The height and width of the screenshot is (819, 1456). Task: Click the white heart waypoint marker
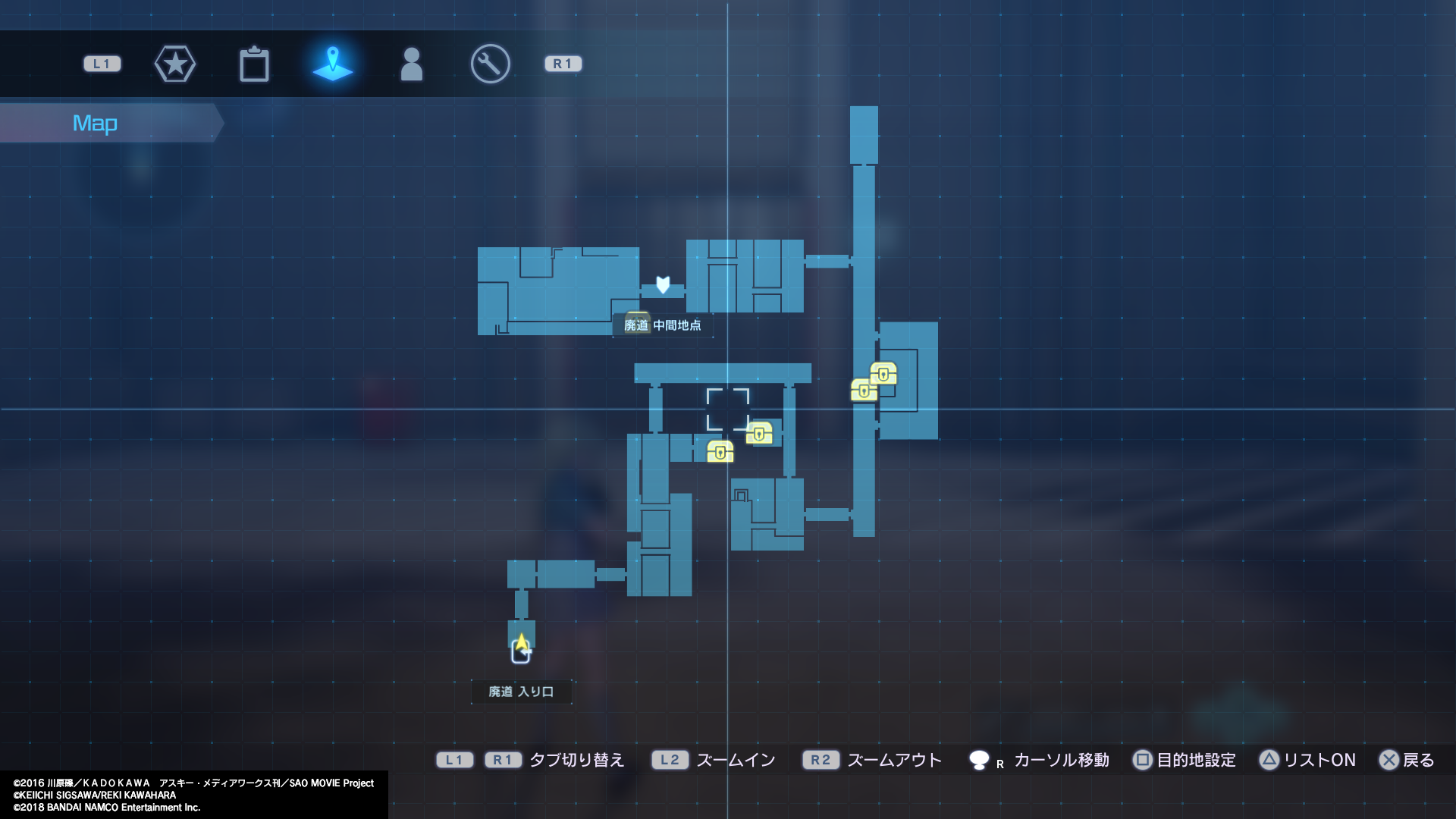tap(663, 283)
